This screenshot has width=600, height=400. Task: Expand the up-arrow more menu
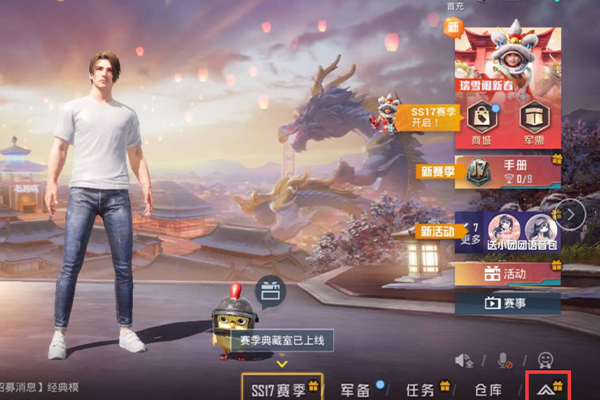pos(547,387)
